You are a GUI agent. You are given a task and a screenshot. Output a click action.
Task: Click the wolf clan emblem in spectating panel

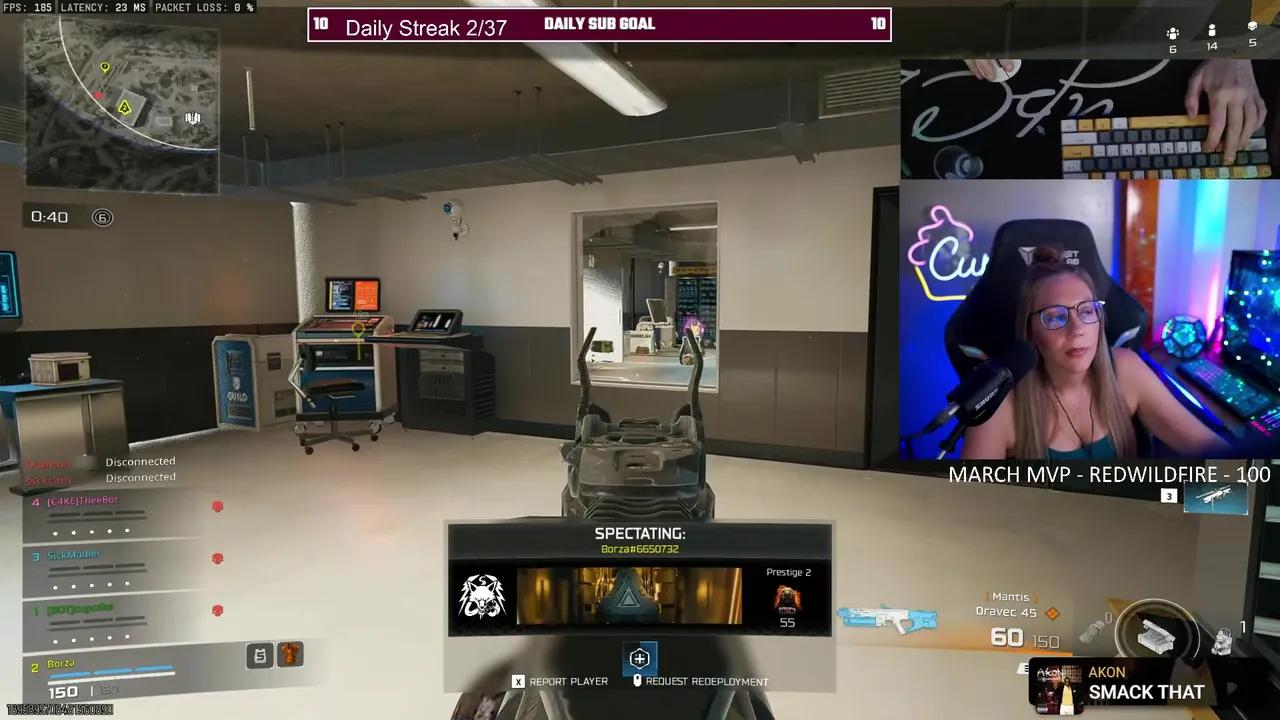pyautogui.click(x=484, y=596)
